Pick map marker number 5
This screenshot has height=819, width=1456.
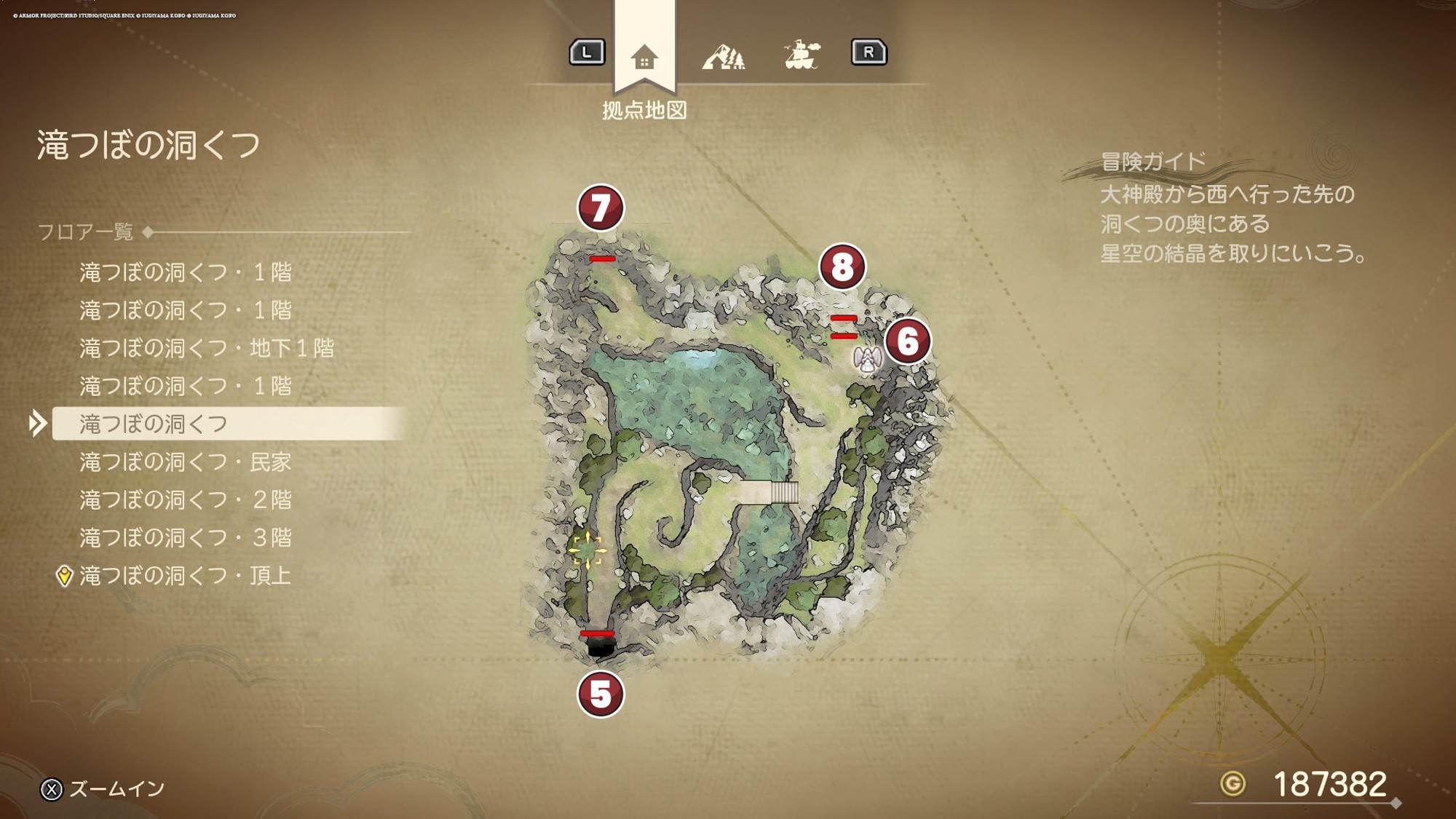[x=601, y=694]
